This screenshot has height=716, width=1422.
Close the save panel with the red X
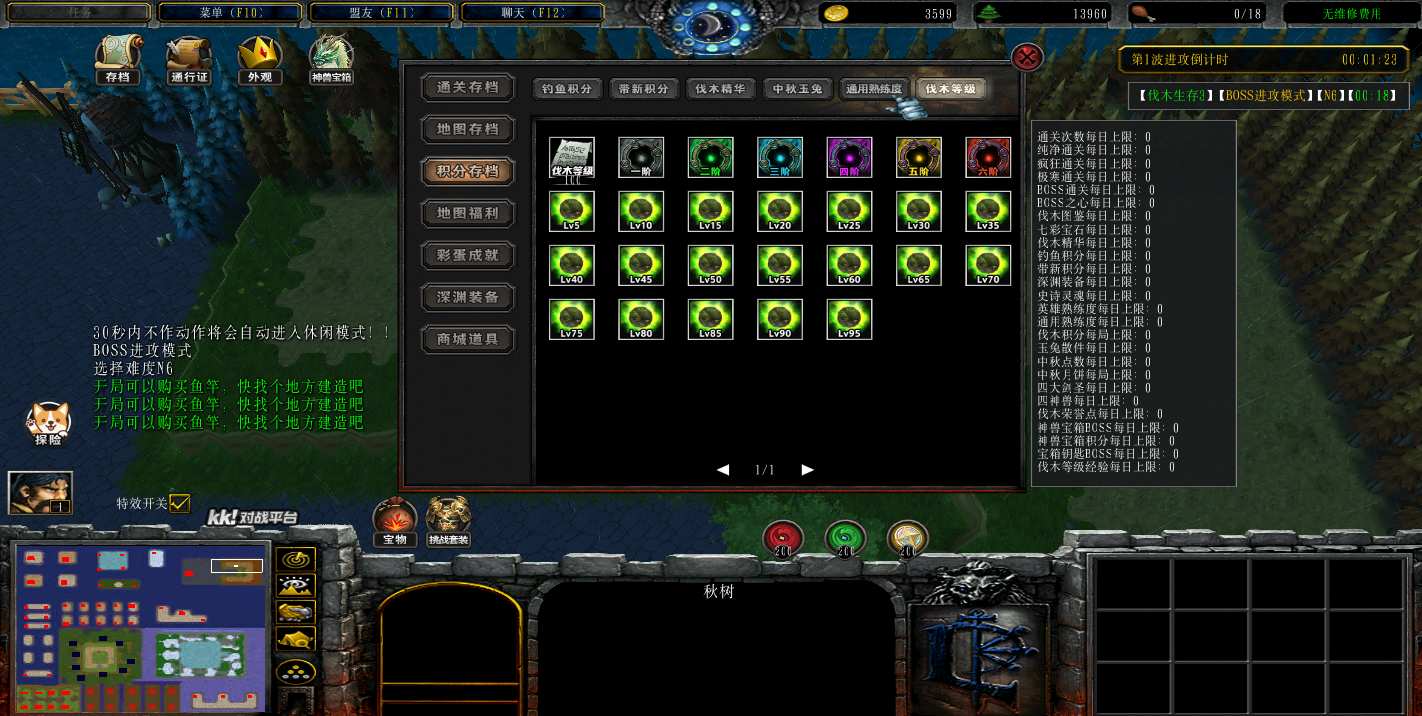point(1028,57)
